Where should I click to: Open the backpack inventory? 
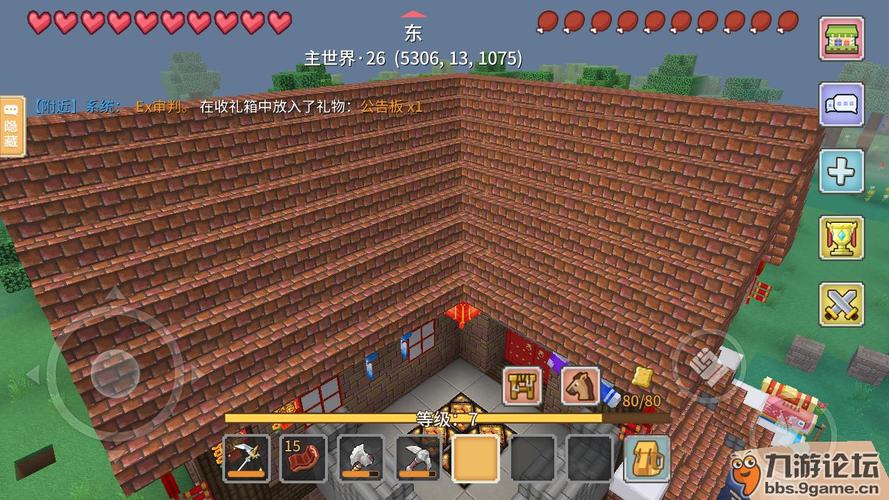(647, 458)
